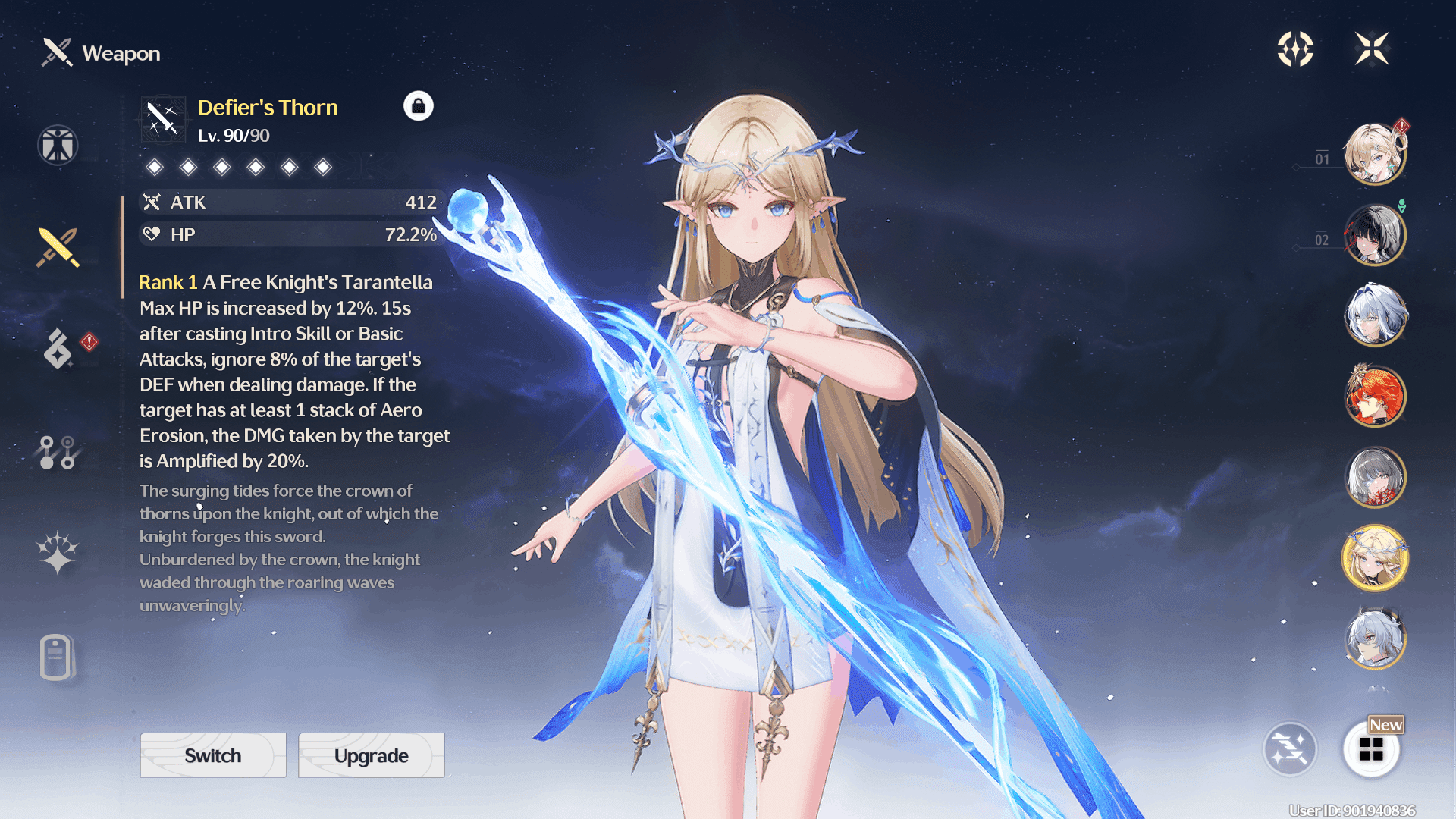Viewport: 1456px width, 819px height.
Task: Open the skill tree nodes tab
Action: (x=58, y=452)
